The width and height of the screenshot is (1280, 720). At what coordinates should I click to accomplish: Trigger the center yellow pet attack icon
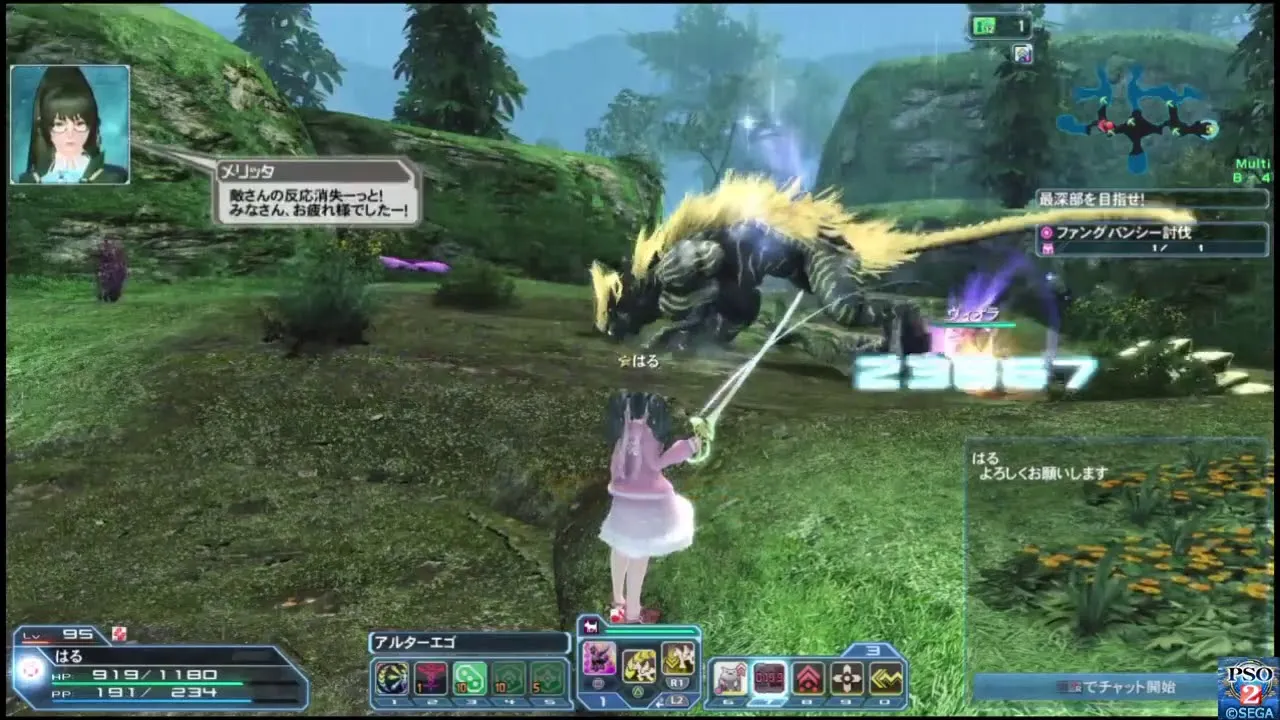click(x=639, y=665)
